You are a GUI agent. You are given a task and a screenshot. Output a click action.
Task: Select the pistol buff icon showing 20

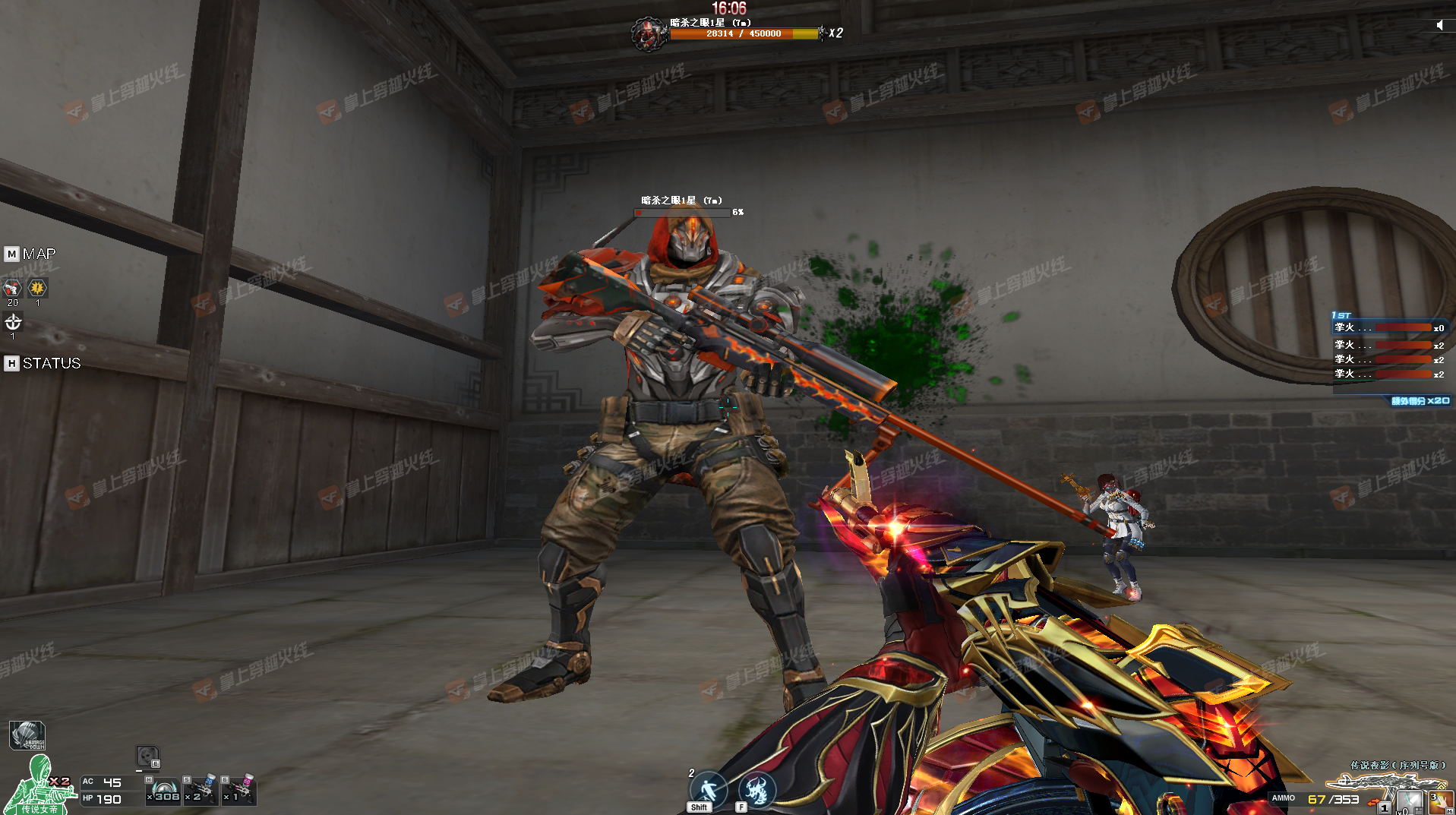pyautogui.click(x=12, y=289)
